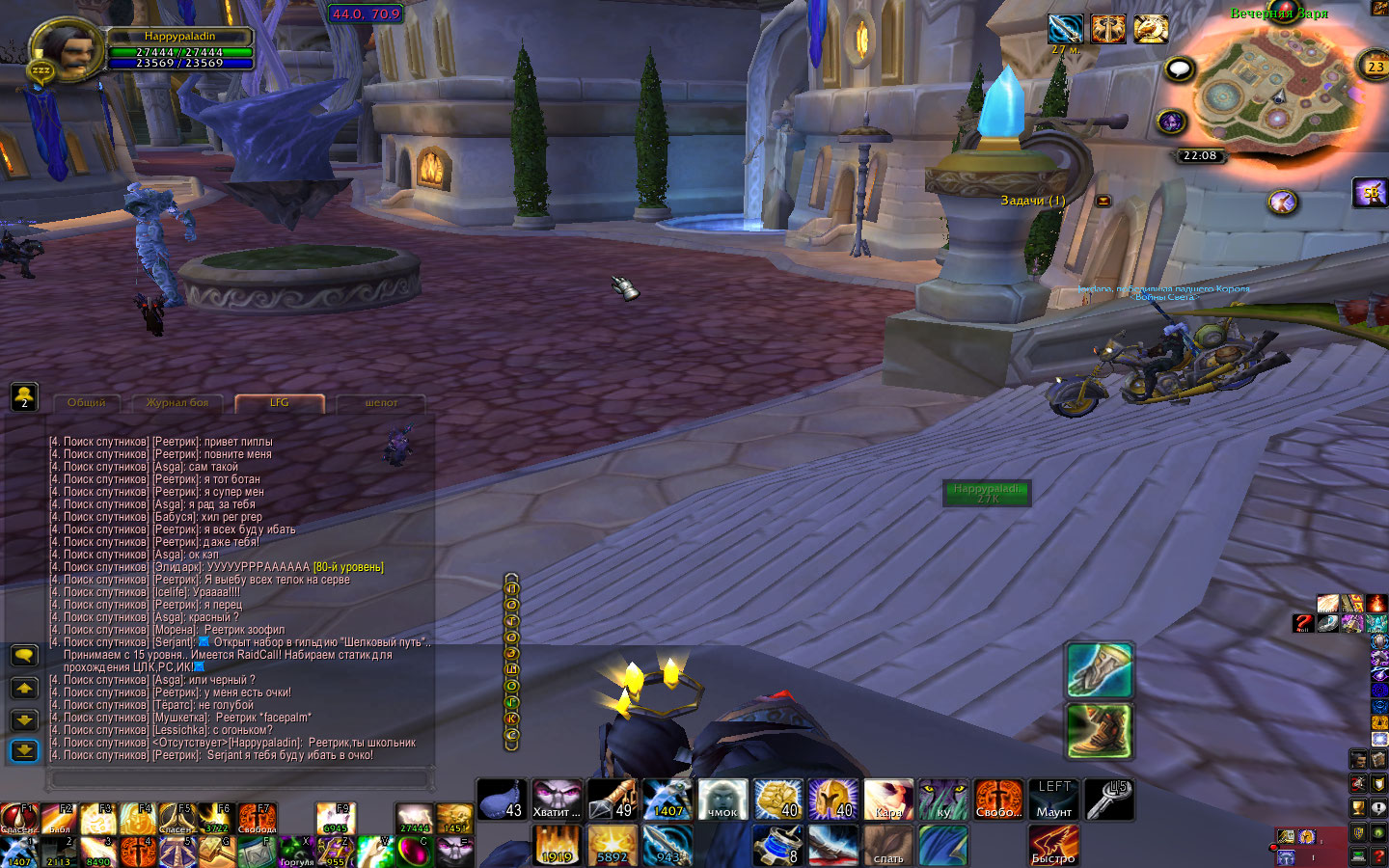
Task: Activate the Свобода ability on F7
Action: [257, 819]
